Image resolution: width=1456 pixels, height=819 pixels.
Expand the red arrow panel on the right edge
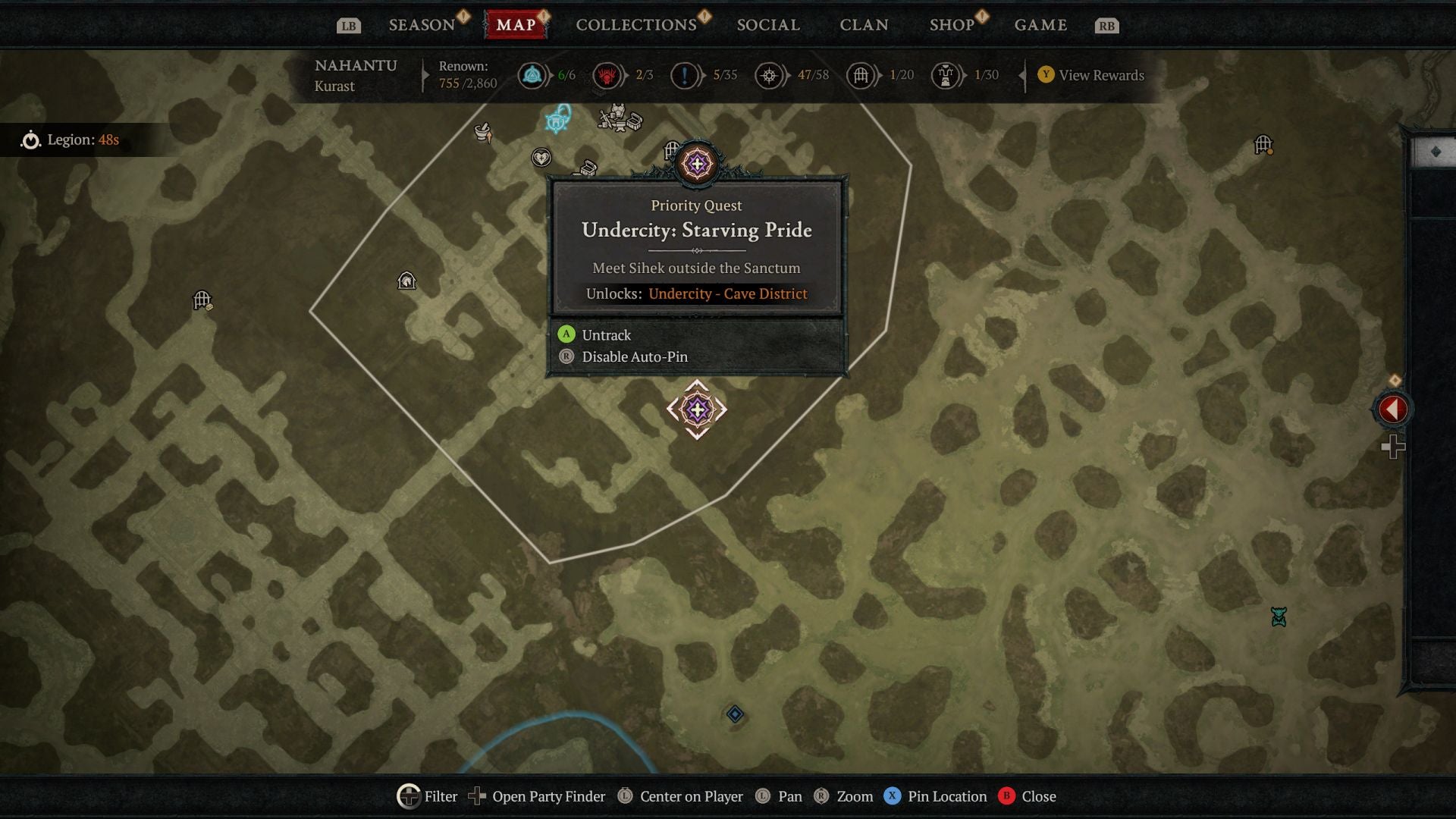(x=1393, y=409)
